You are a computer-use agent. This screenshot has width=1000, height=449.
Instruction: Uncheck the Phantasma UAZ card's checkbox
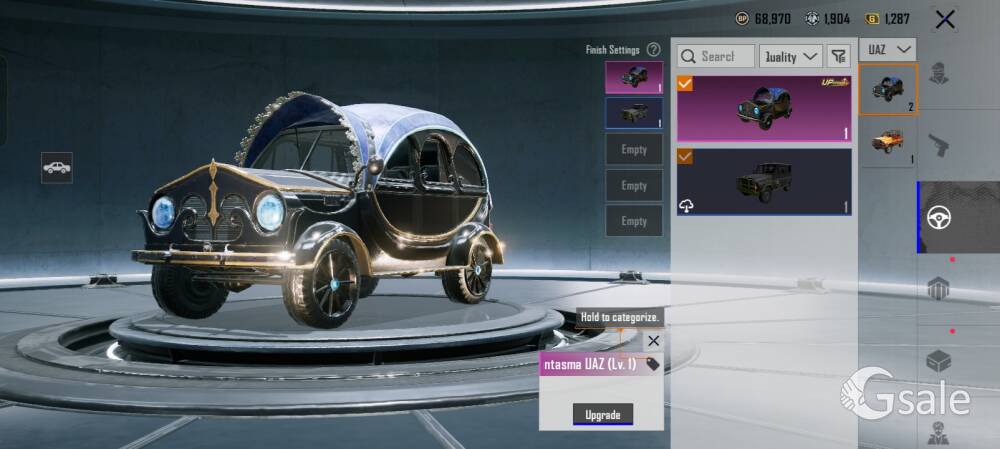click(x=685, y=84)
